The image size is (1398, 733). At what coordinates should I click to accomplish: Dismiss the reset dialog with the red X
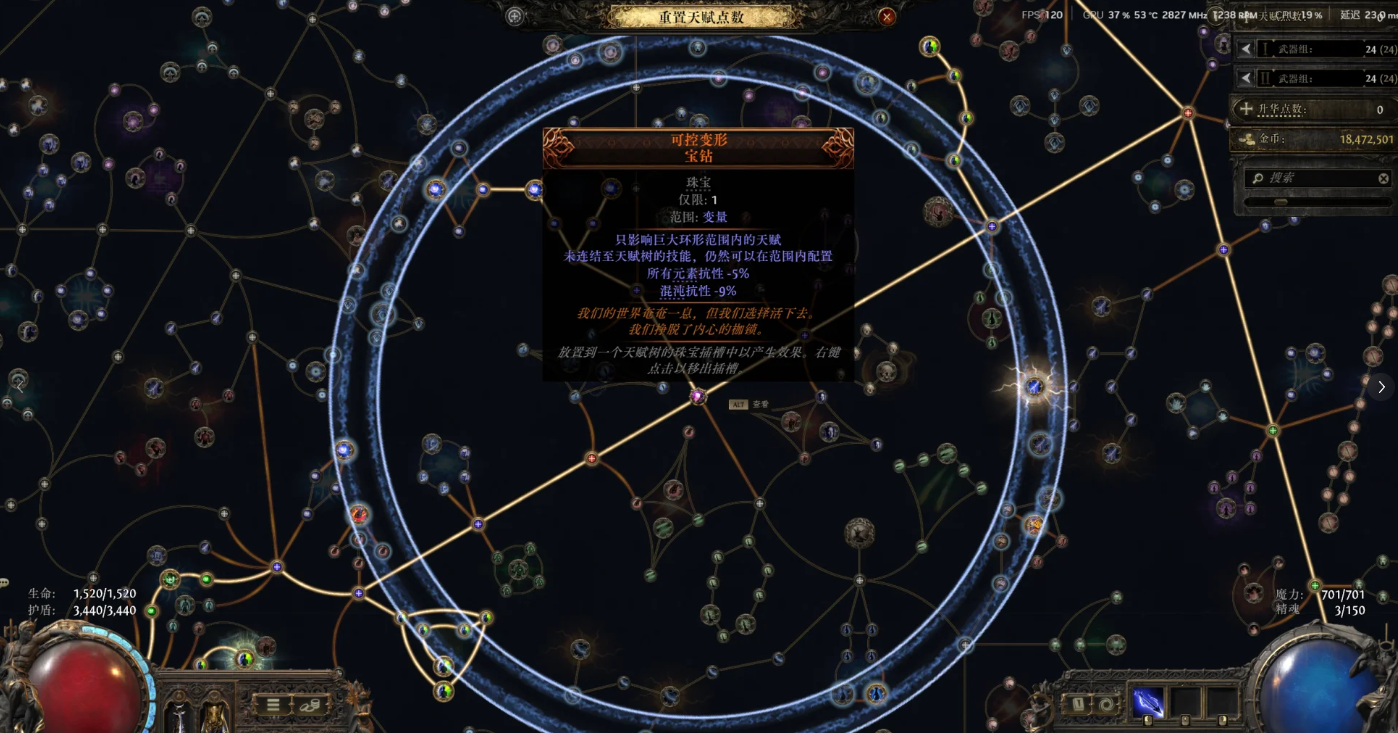888,16
